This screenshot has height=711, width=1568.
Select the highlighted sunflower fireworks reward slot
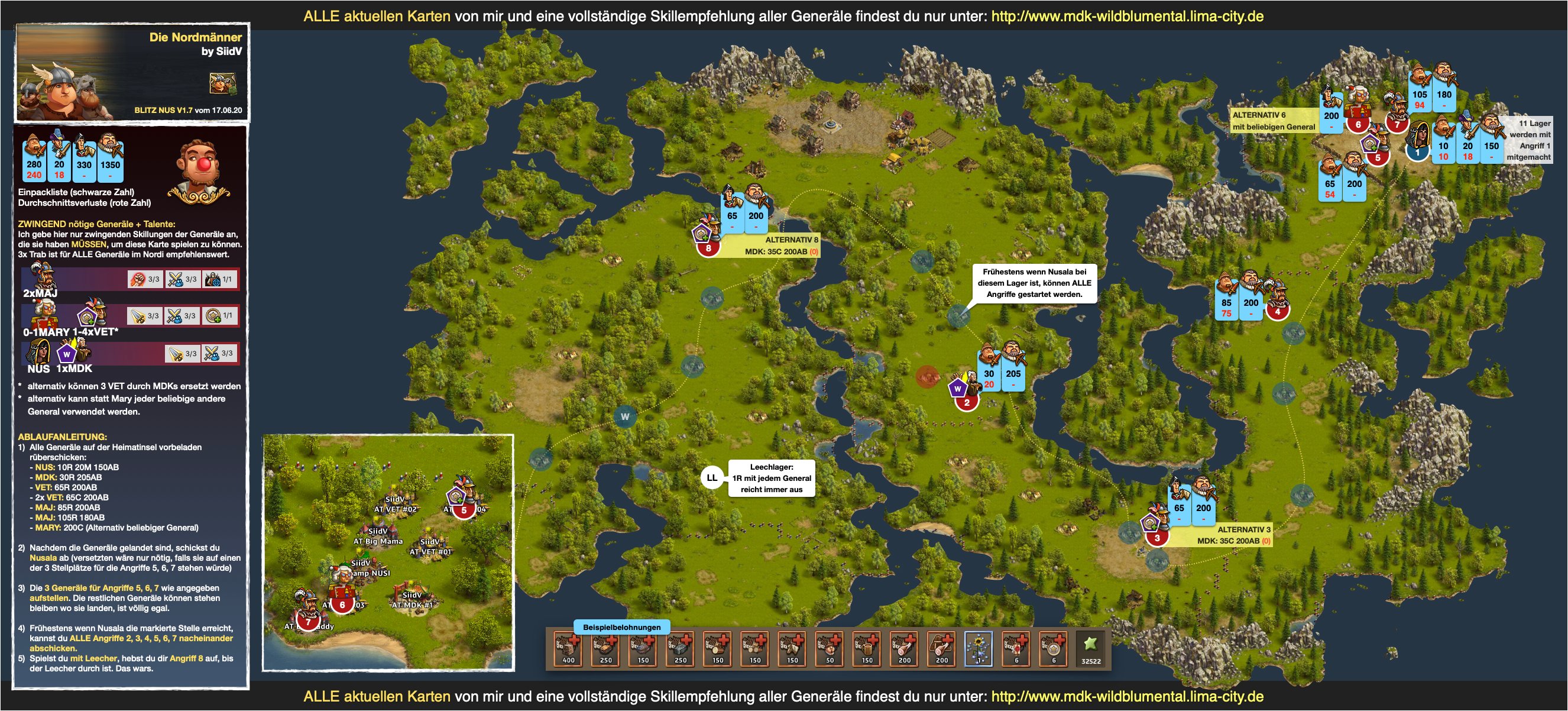tap(979, 649)
